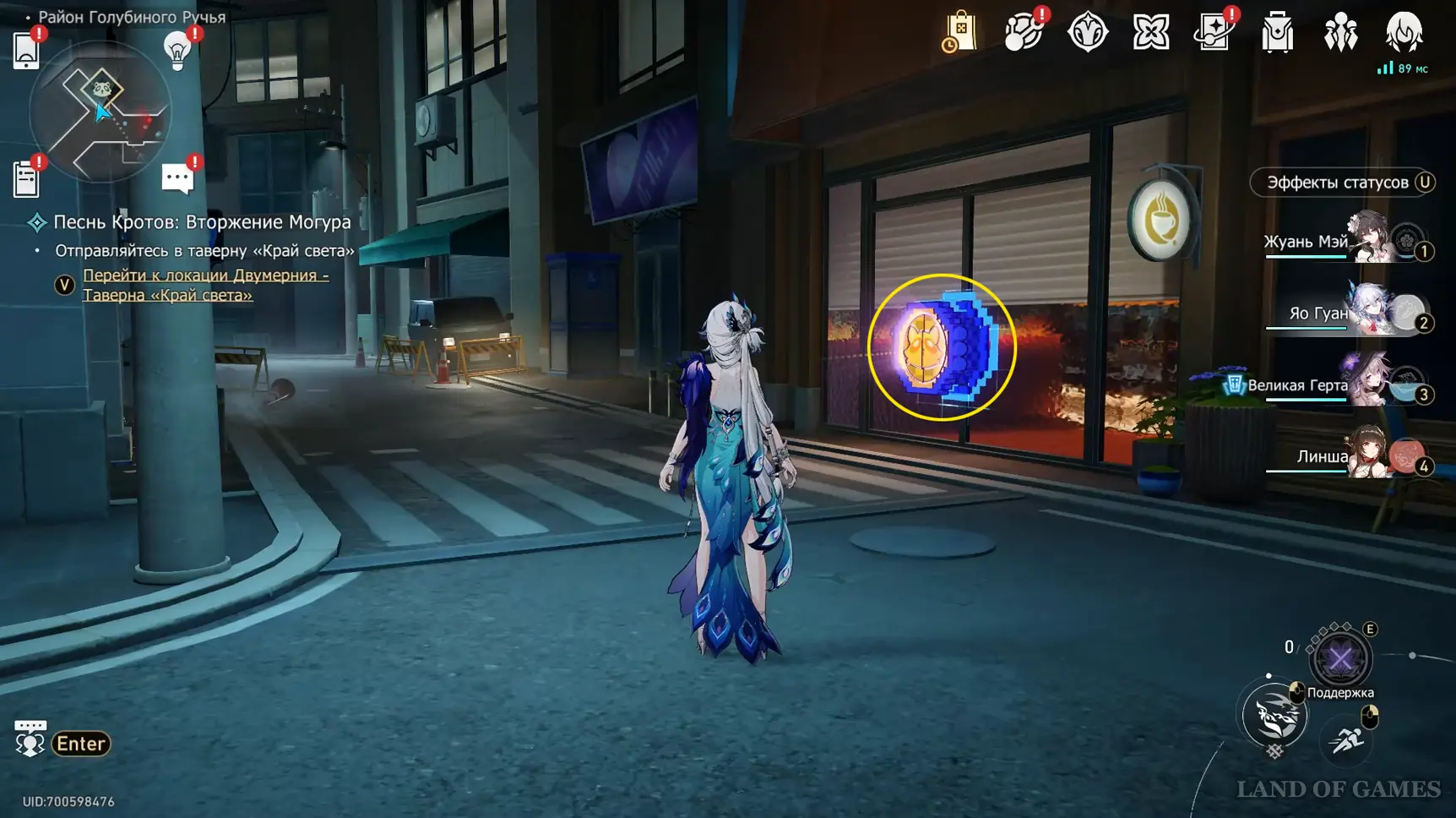The image size is (1456, 818).
Task: Open the top bar icon left of the shield
Action: point(1023,33)
